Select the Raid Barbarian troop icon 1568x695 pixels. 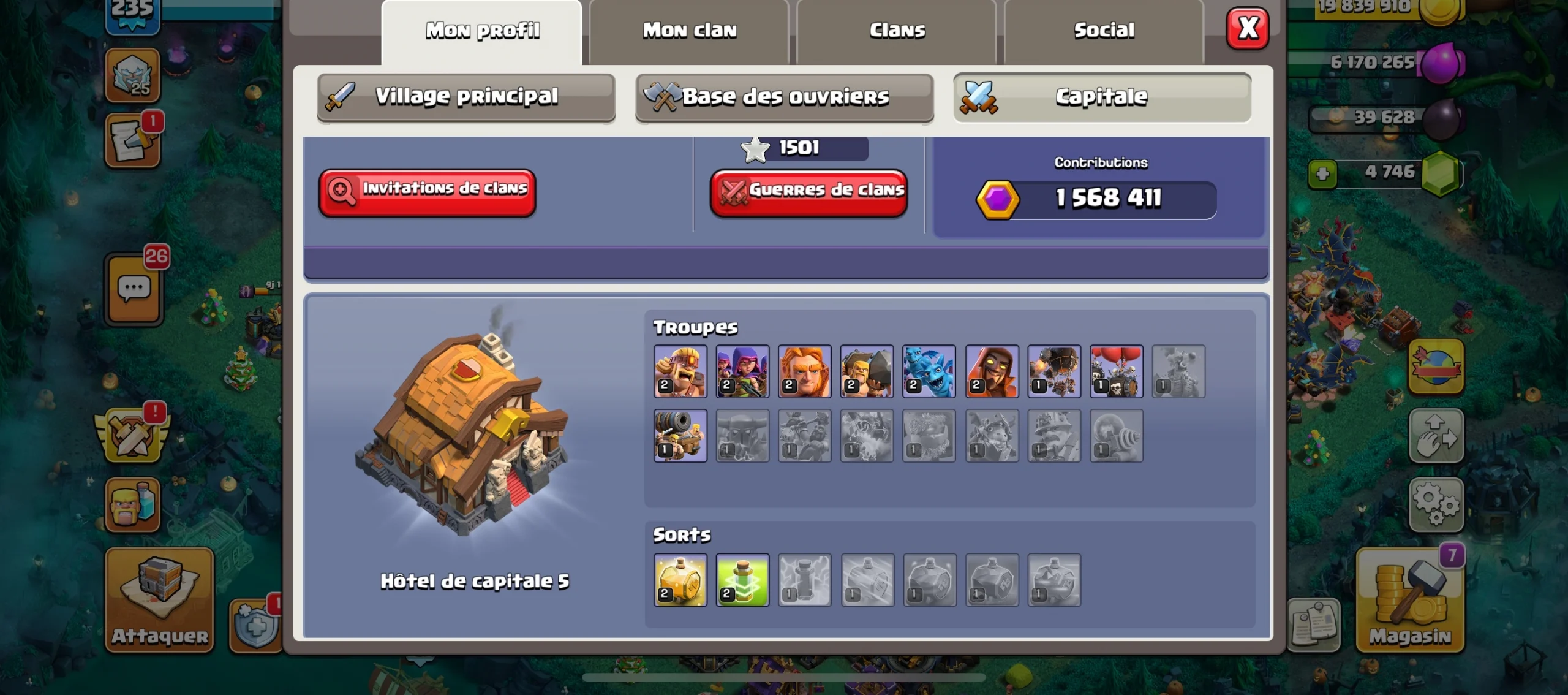[680, 371]
